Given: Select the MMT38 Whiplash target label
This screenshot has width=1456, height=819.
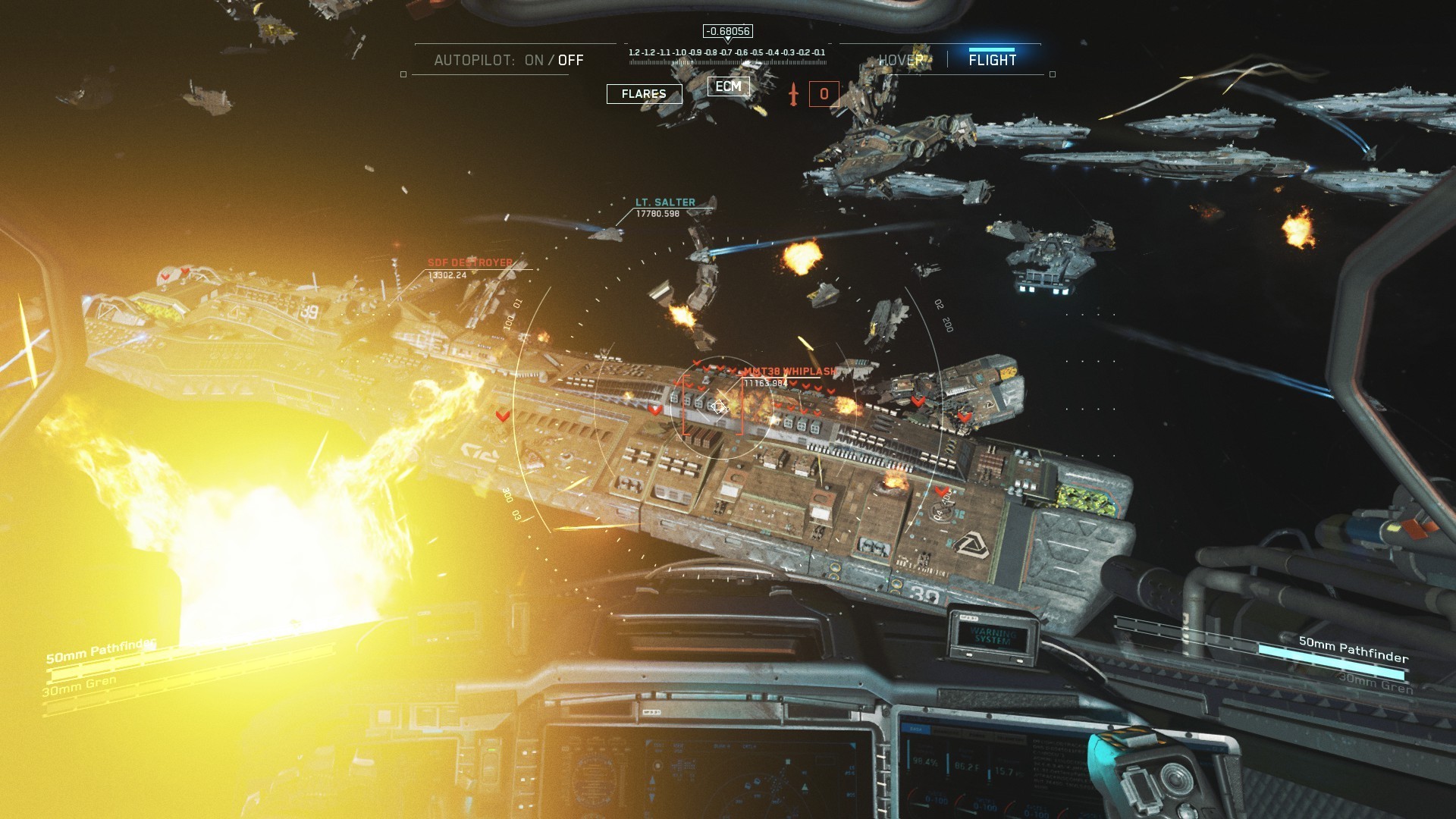Looking at the screenshot, I should [x=789, y=372].
